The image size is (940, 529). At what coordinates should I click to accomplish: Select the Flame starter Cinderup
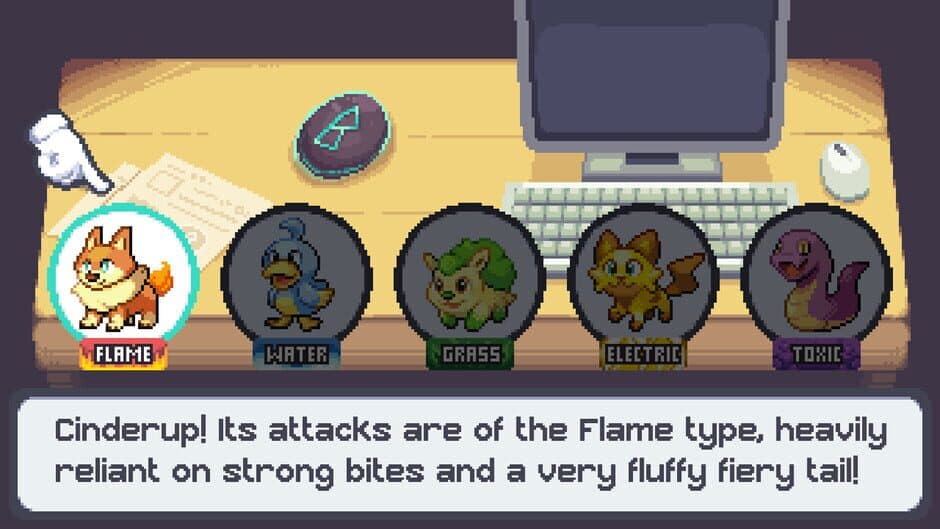coord(123,275)
